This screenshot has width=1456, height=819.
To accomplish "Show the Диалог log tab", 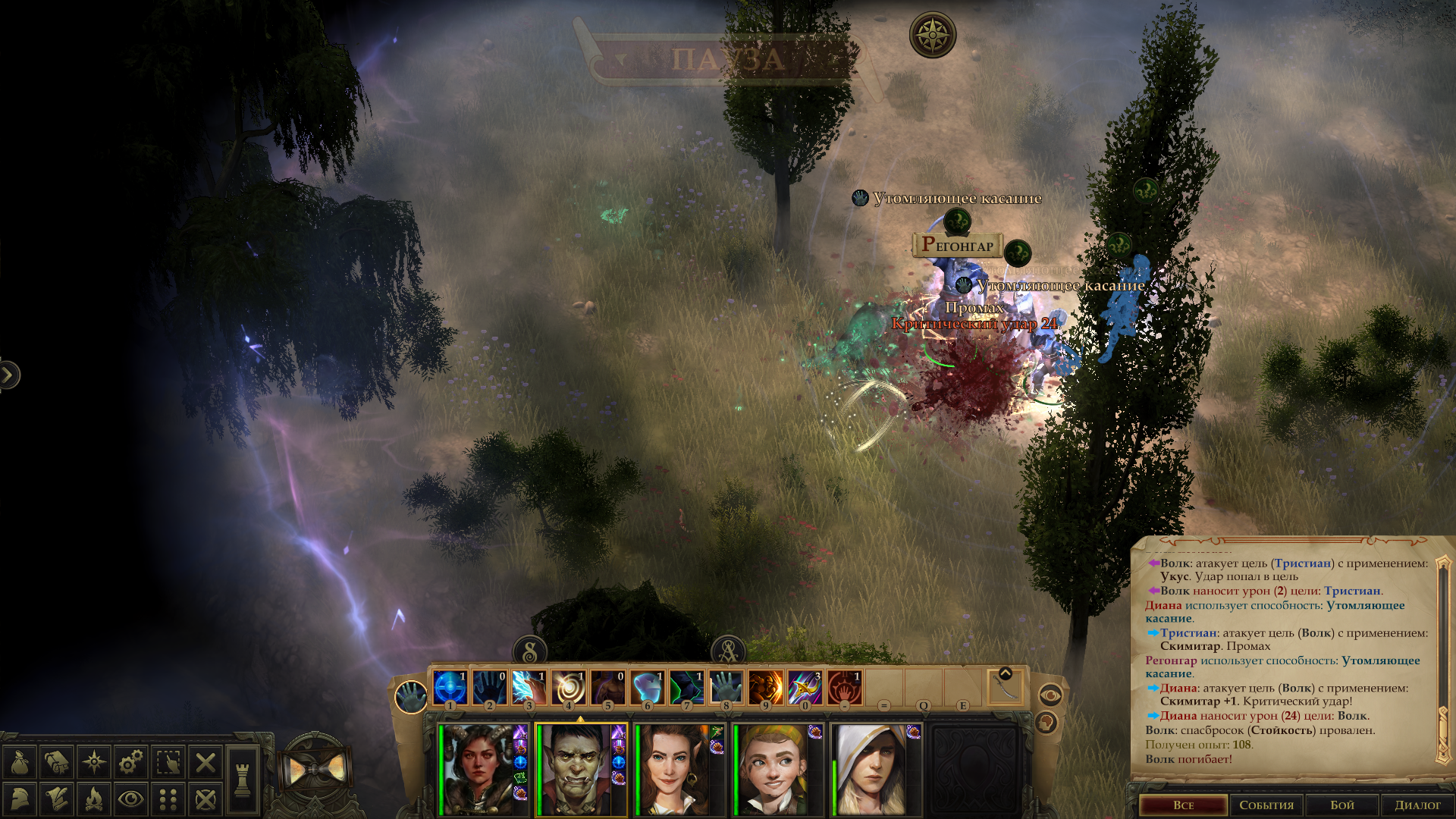I will (1417, 805).
